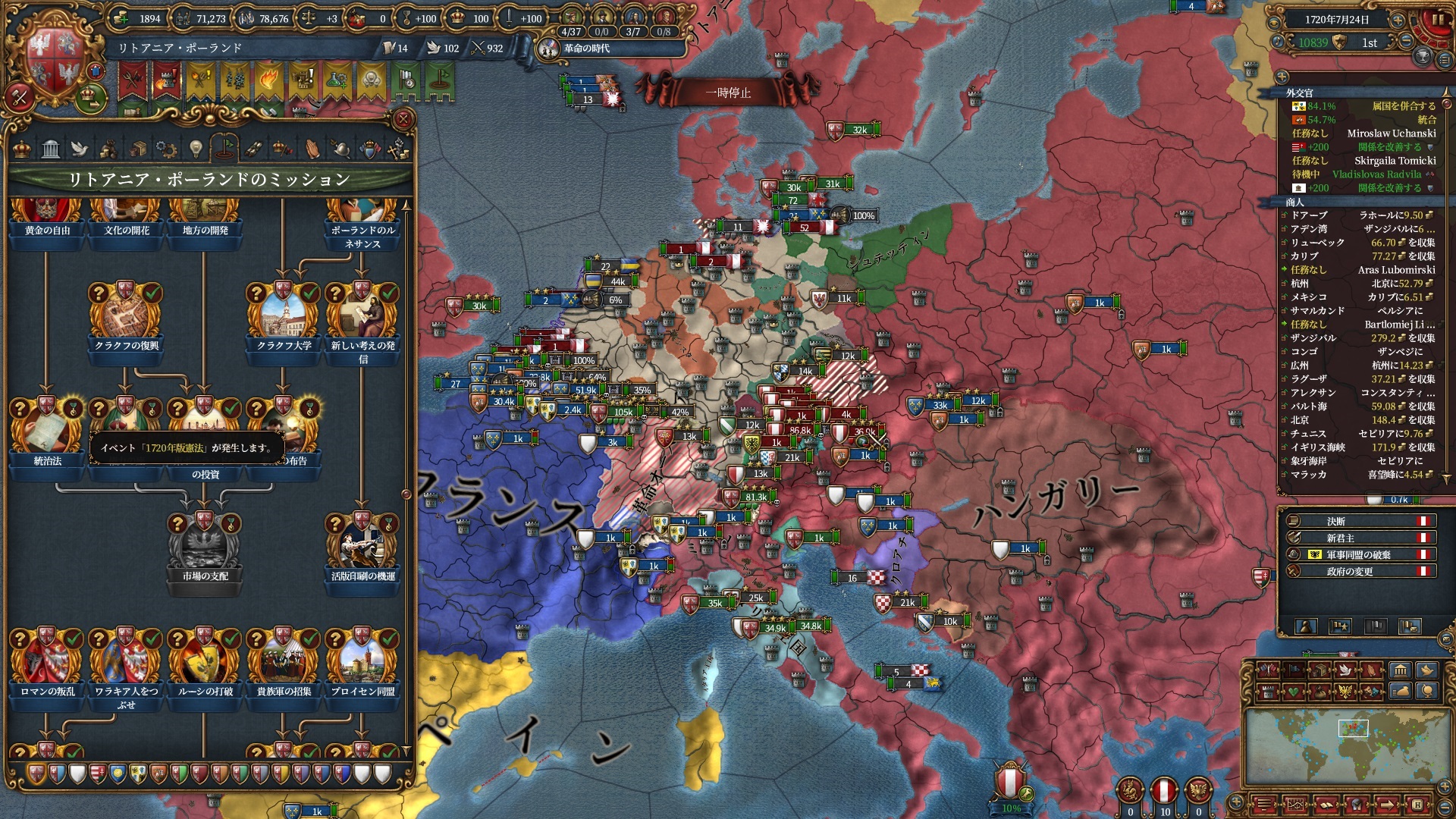
Task: Open the 軍事同盟の破棄 alert entry
Action: (1357, 554)
